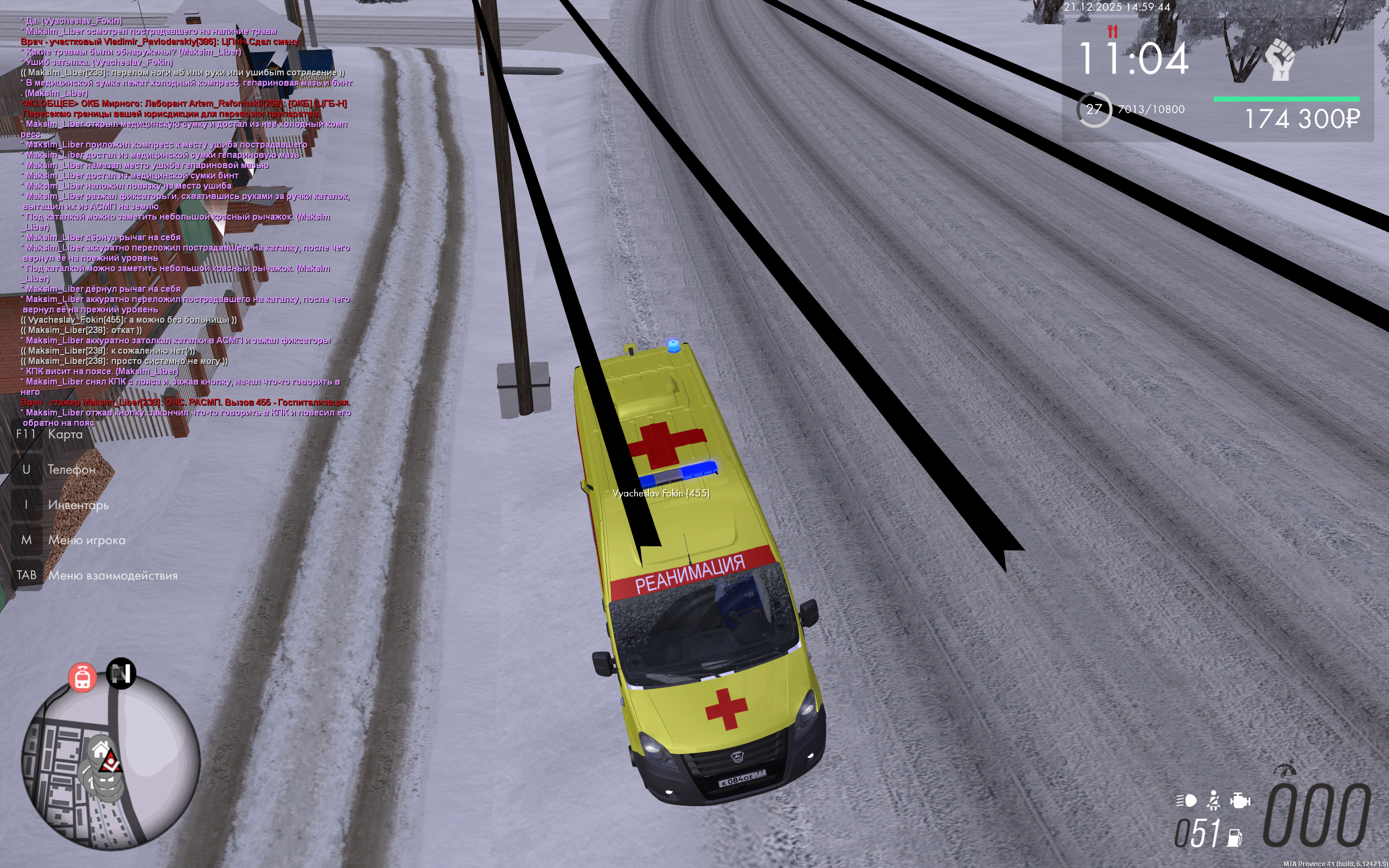Screen dimensions: 1389x868
Task: Select the house marker on the minimap
Action: 101,749
